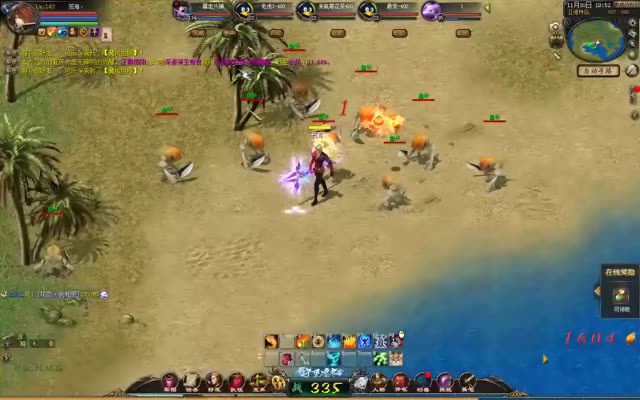Use the red potion hotbar slot

[287, 359]
